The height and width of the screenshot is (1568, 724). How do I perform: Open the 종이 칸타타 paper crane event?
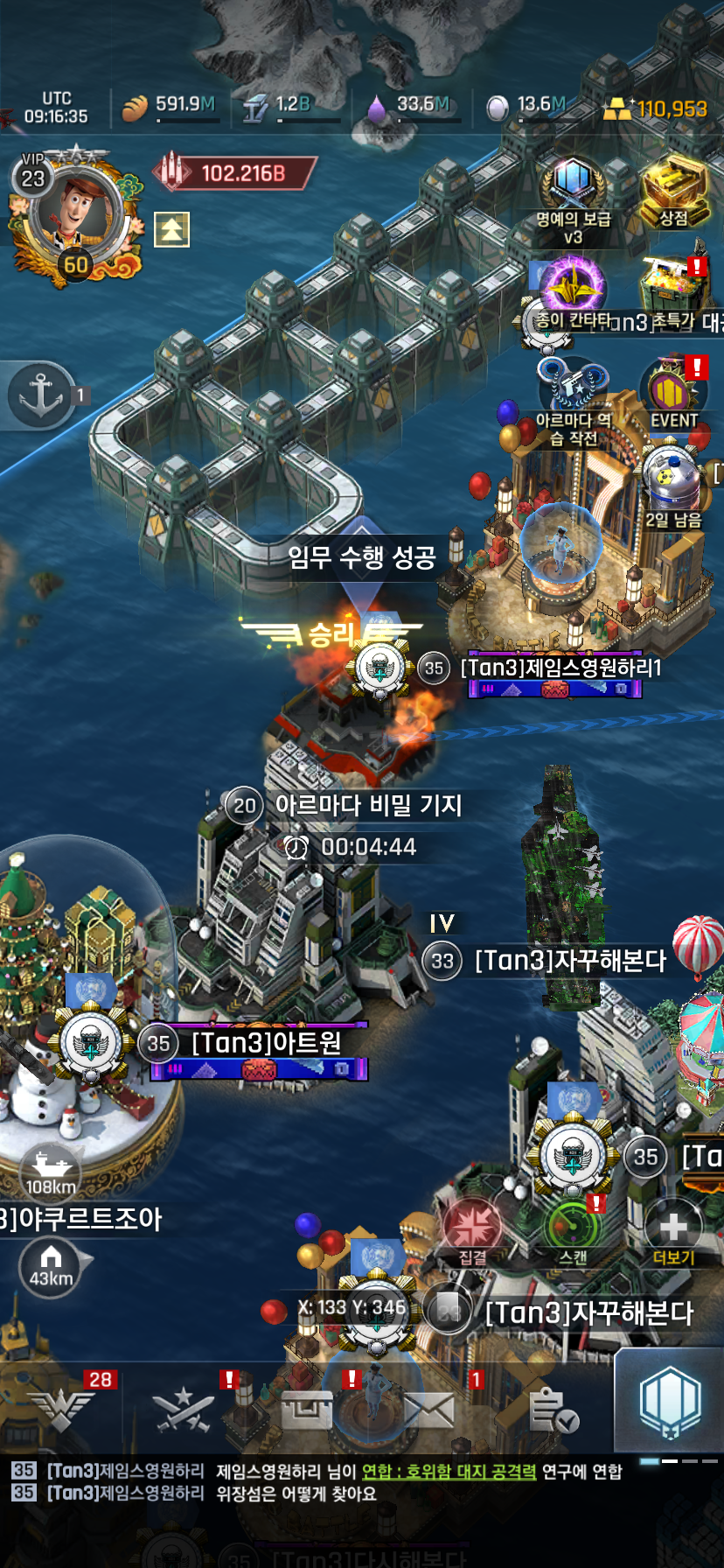tap(573, 287)
